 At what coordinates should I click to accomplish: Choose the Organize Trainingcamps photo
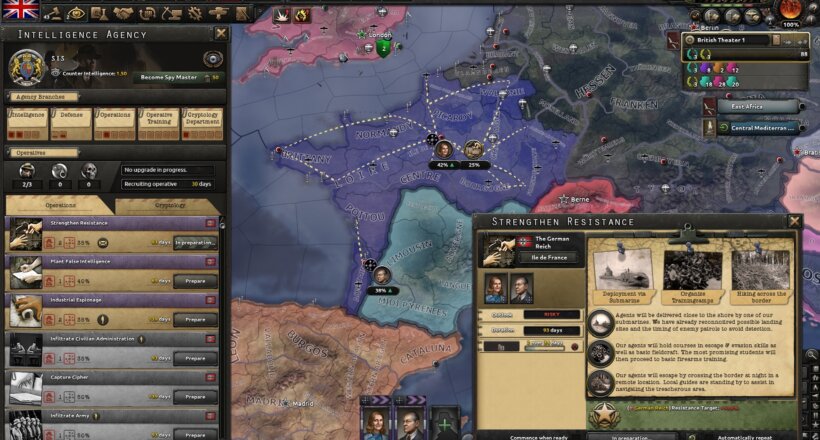692,271
